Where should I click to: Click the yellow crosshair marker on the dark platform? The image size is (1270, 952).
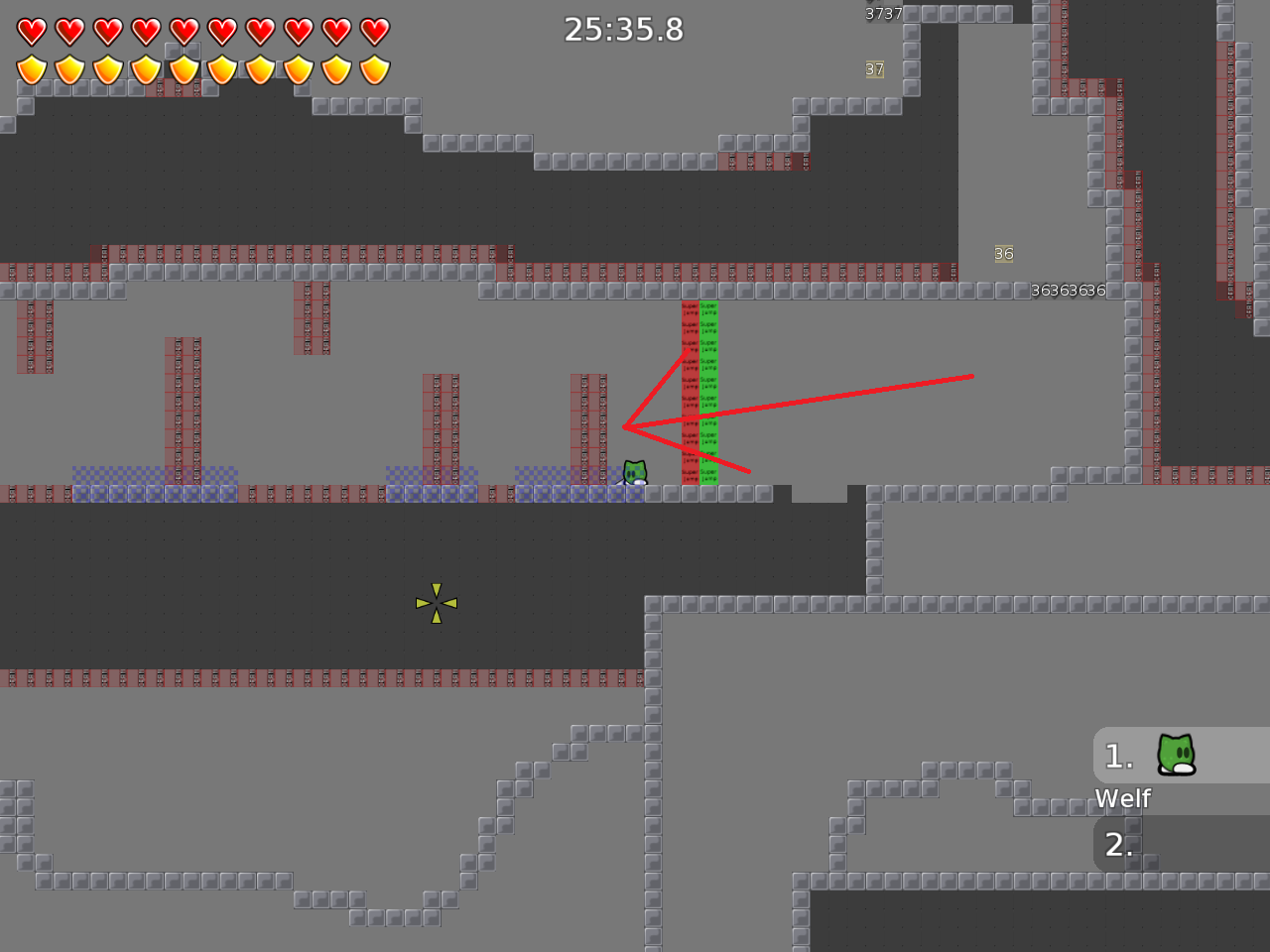point(437,602)
